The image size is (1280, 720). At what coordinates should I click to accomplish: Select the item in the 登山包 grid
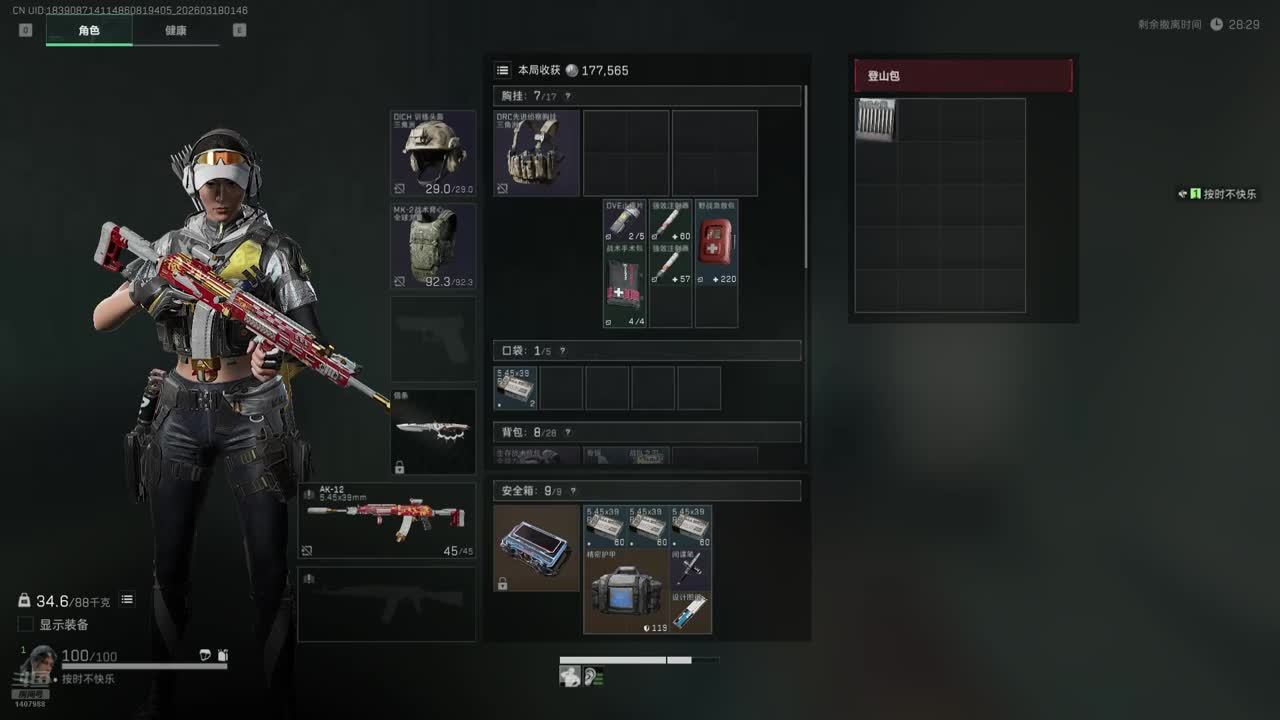(876, 120)
